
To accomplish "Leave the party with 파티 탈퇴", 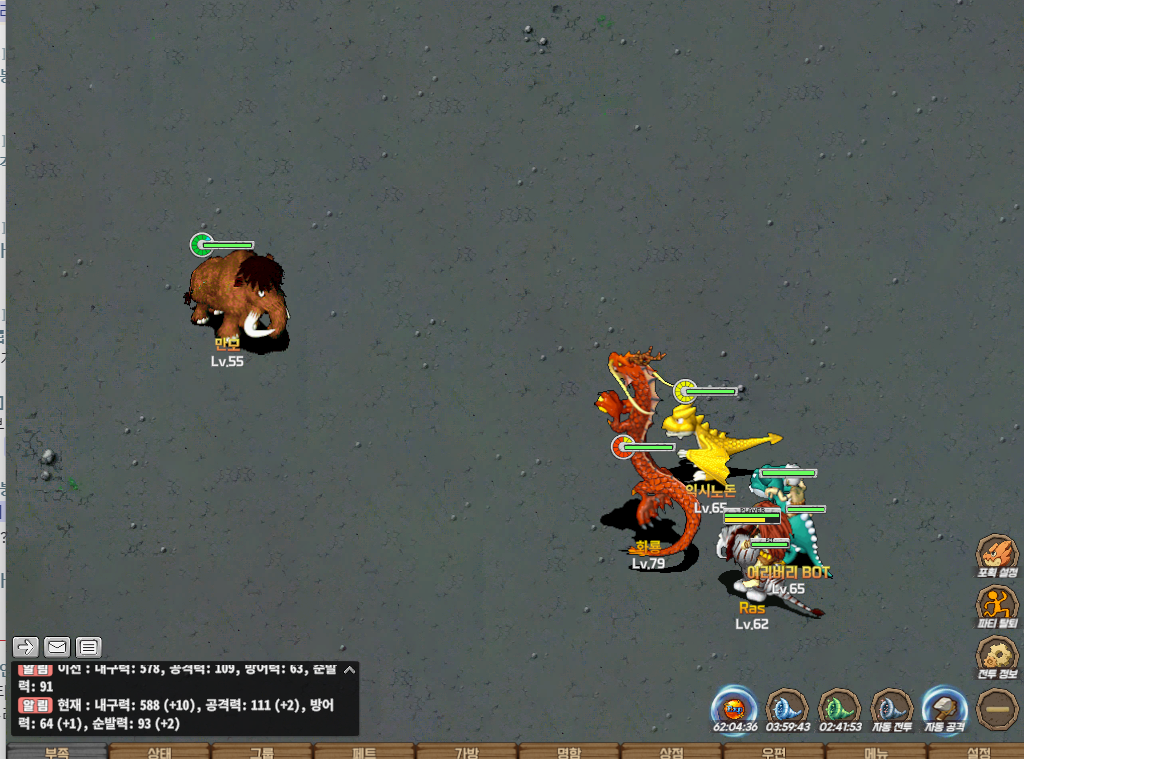I will point(997,605).
